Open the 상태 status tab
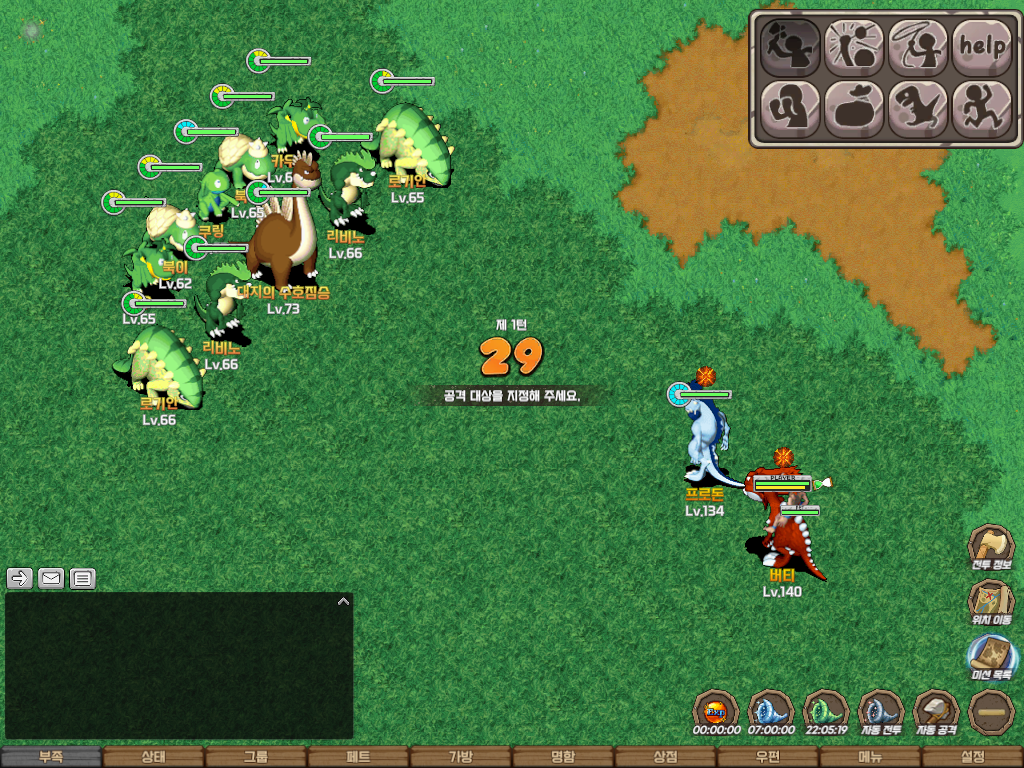The image size is (1024, 768). (153, 758)
